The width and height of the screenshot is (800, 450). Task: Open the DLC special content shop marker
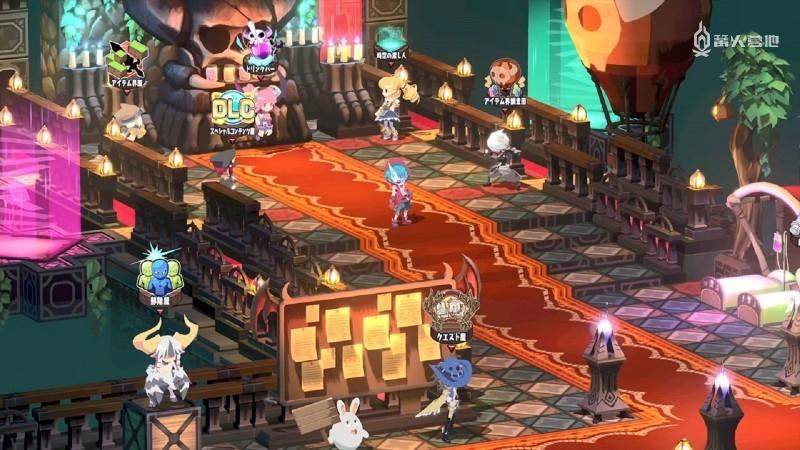(x=235, y=108)
